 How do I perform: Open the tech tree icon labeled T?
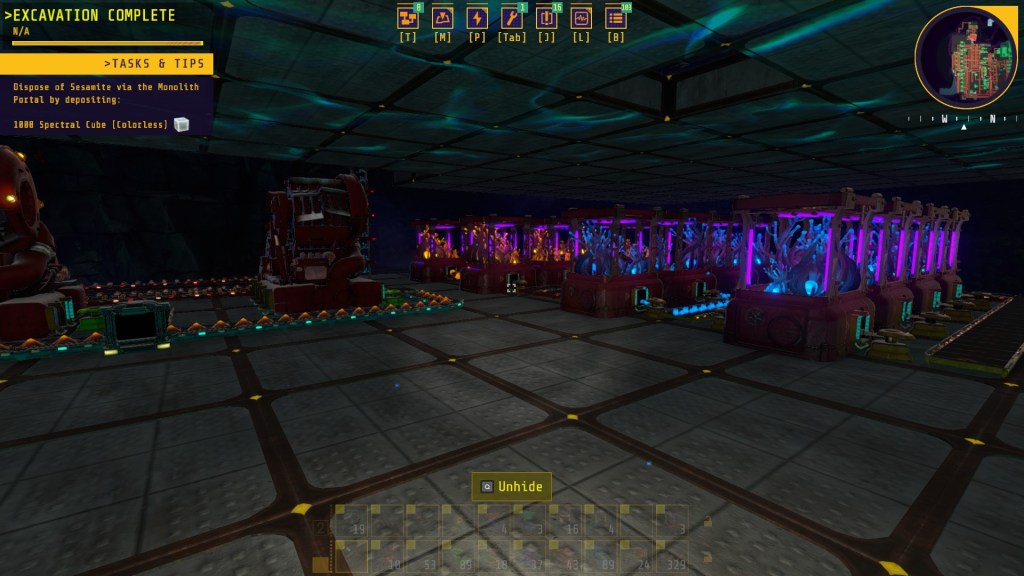click(408, 19)
